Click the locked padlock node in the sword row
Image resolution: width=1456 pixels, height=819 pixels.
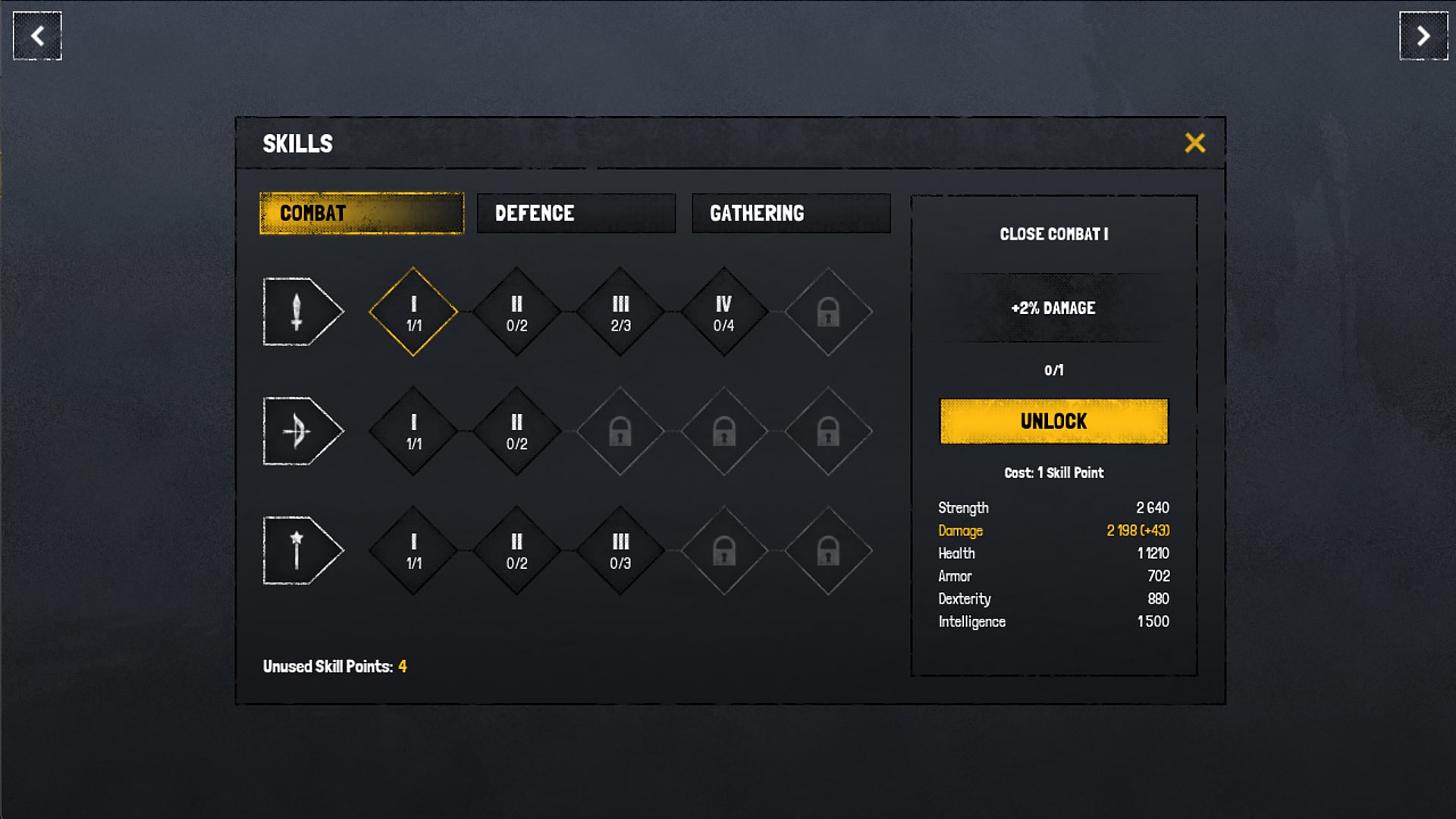coord(827,311)
